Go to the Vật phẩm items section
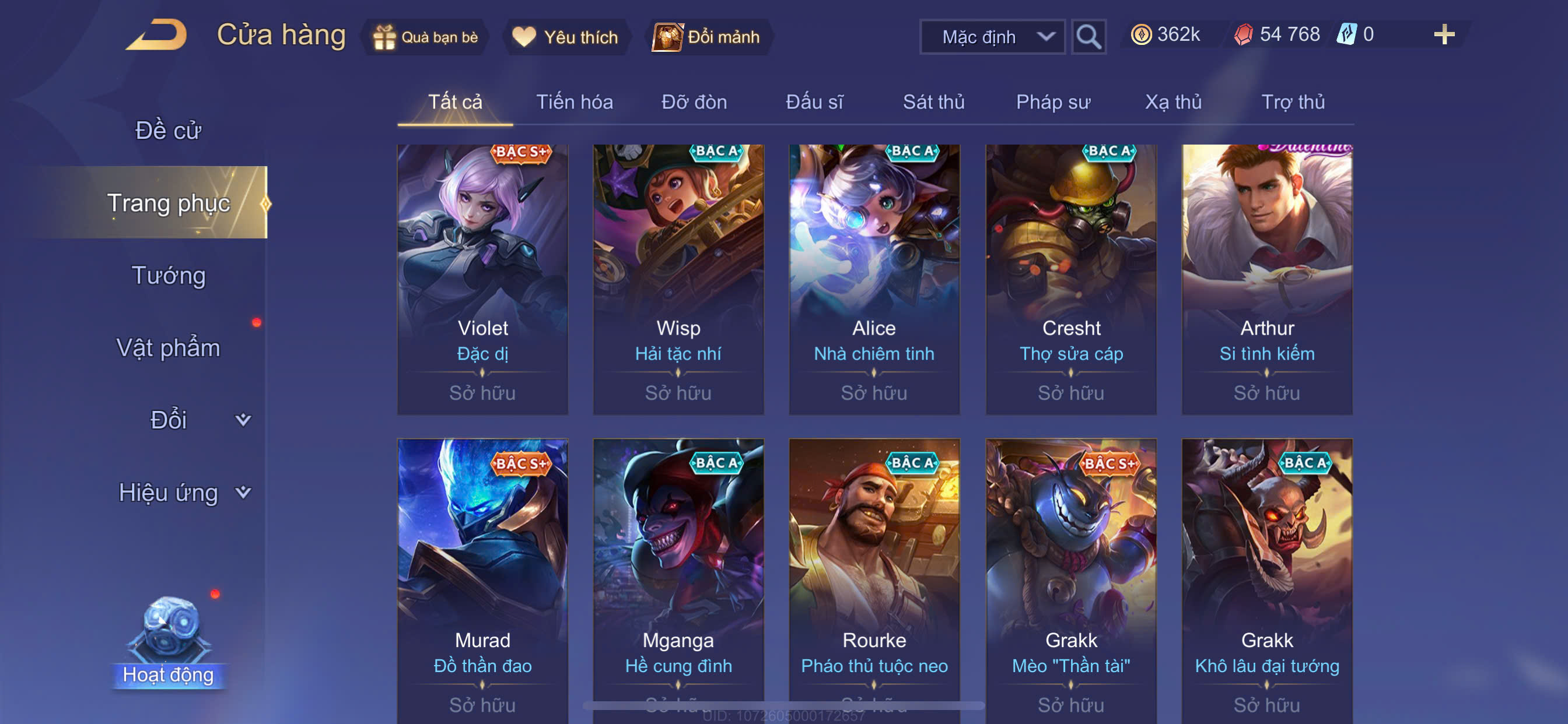Image resolution: width=1568 pixels, height=724 pixels. click(168, 348)
